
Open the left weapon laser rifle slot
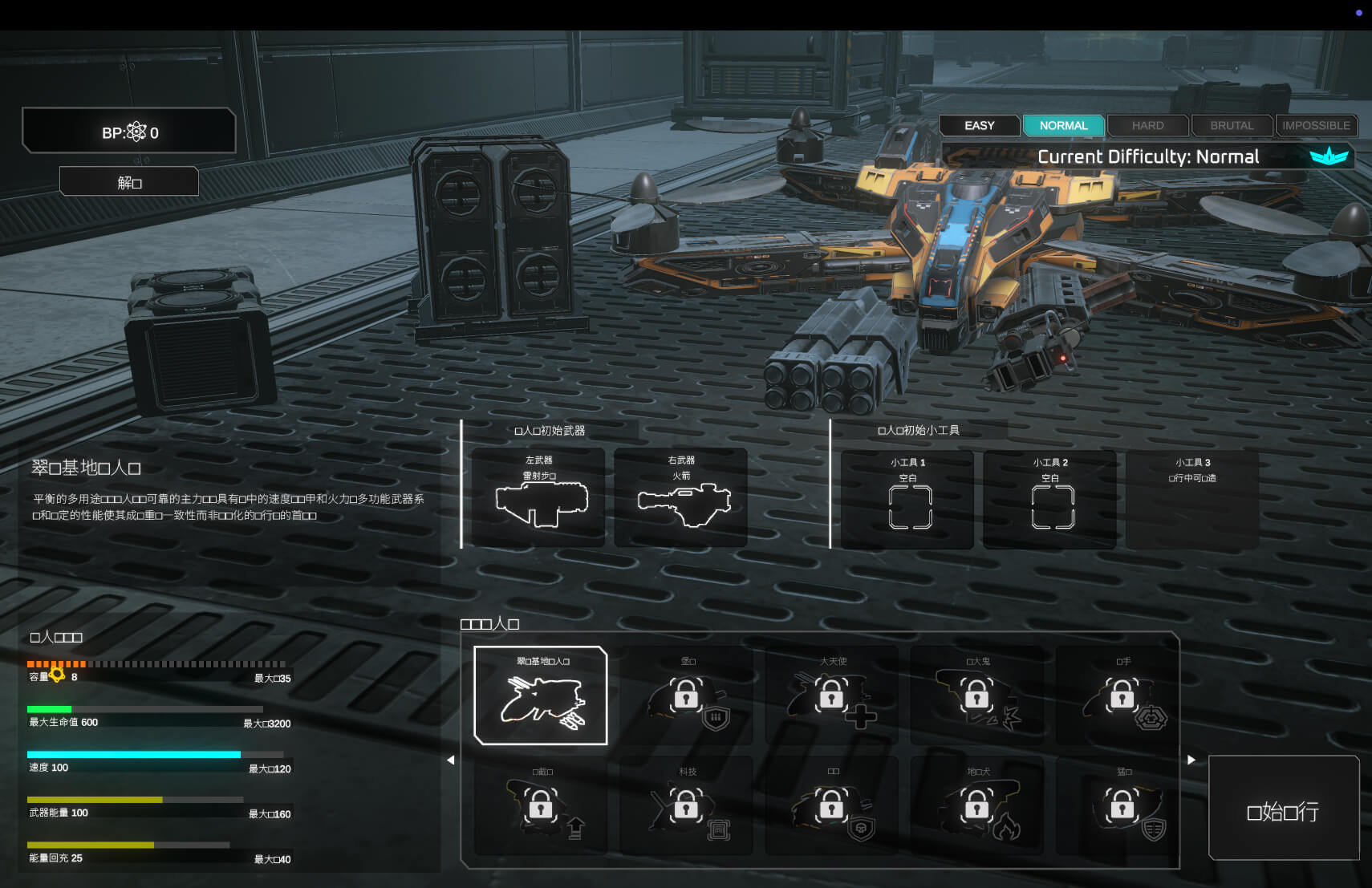pos(538,497)
